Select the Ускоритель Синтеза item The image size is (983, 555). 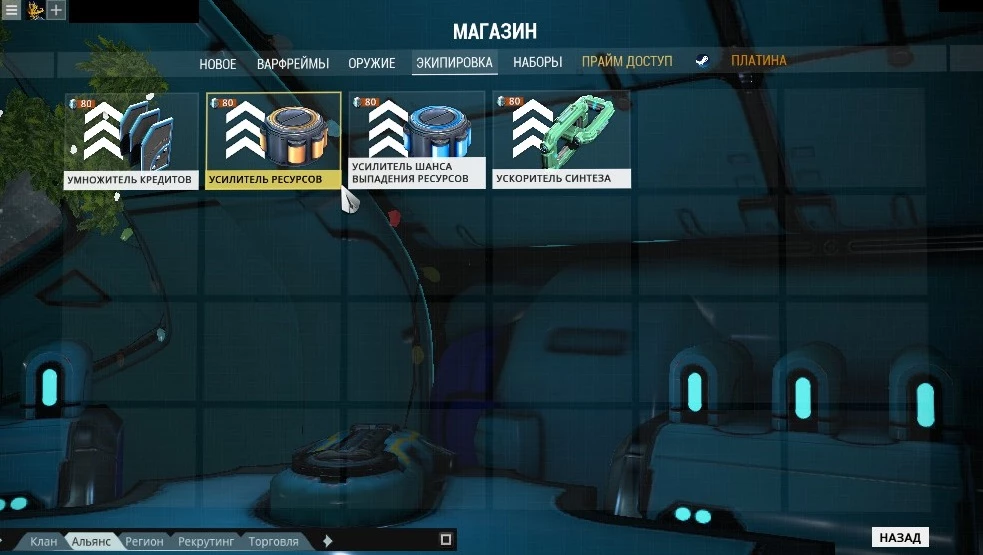click(561, 140)
